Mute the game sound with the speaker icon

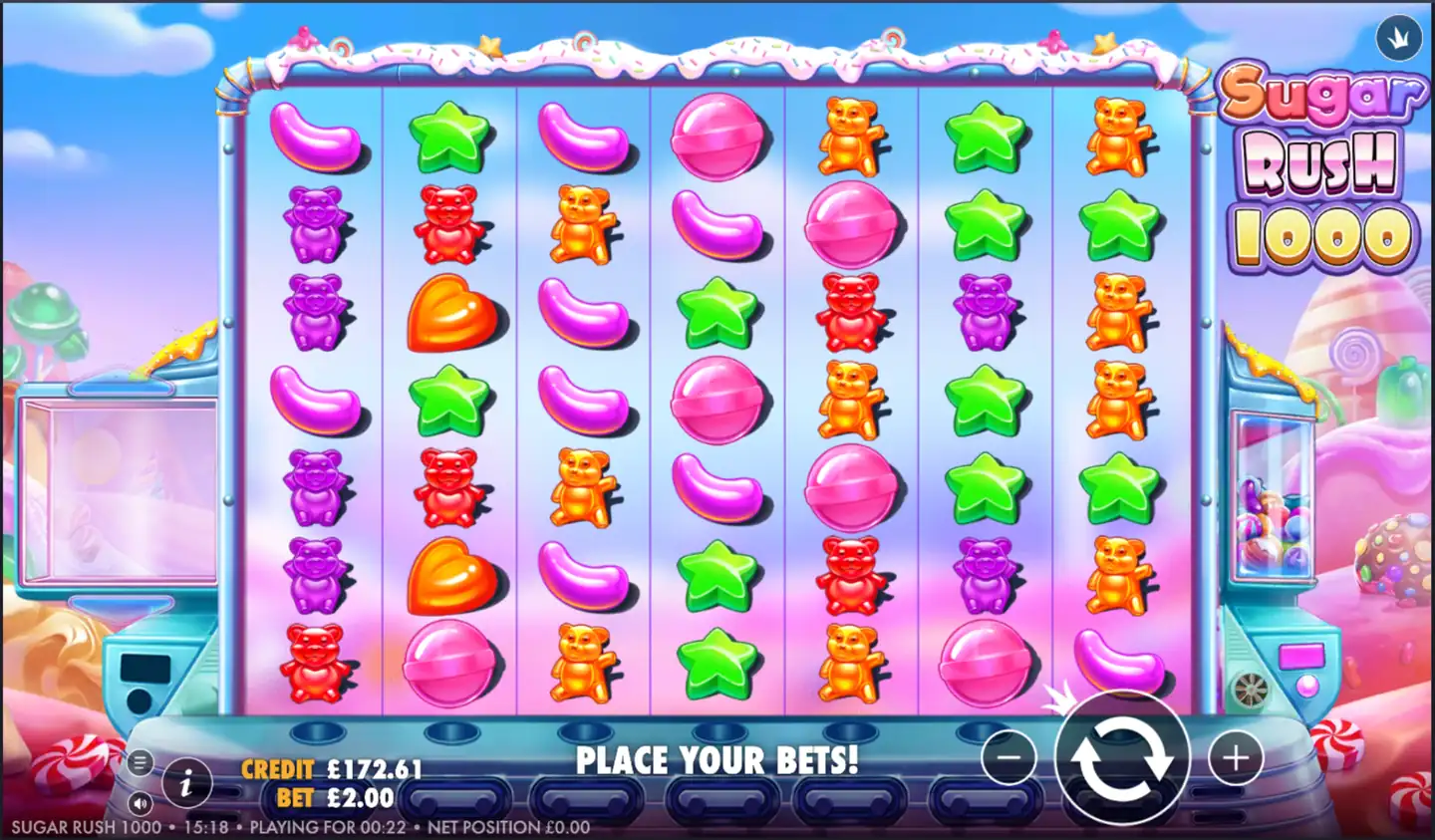[139, 802]
